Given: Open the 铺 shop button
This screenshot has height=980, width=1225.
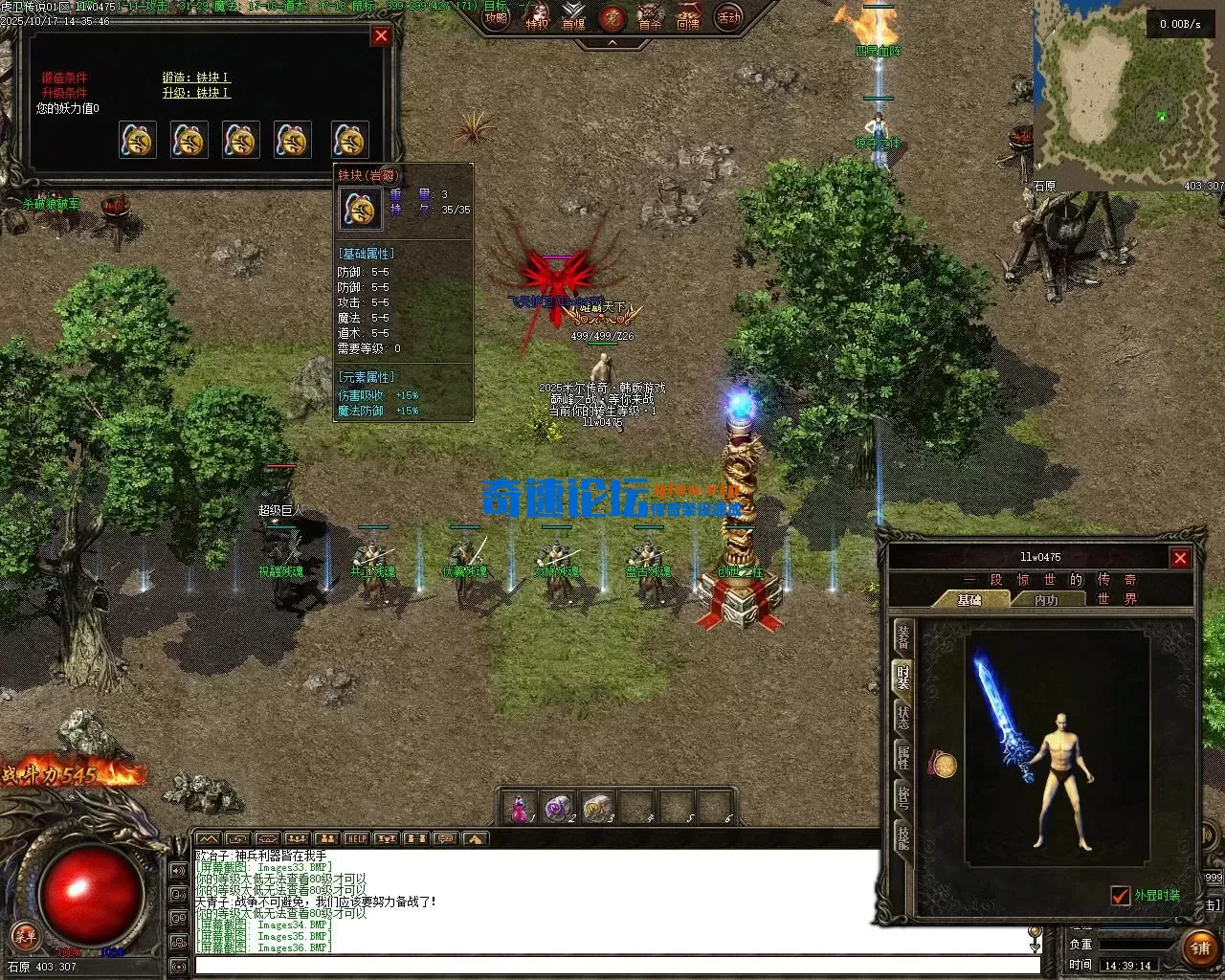Looking at the screenshot, I should (1200, 948).
